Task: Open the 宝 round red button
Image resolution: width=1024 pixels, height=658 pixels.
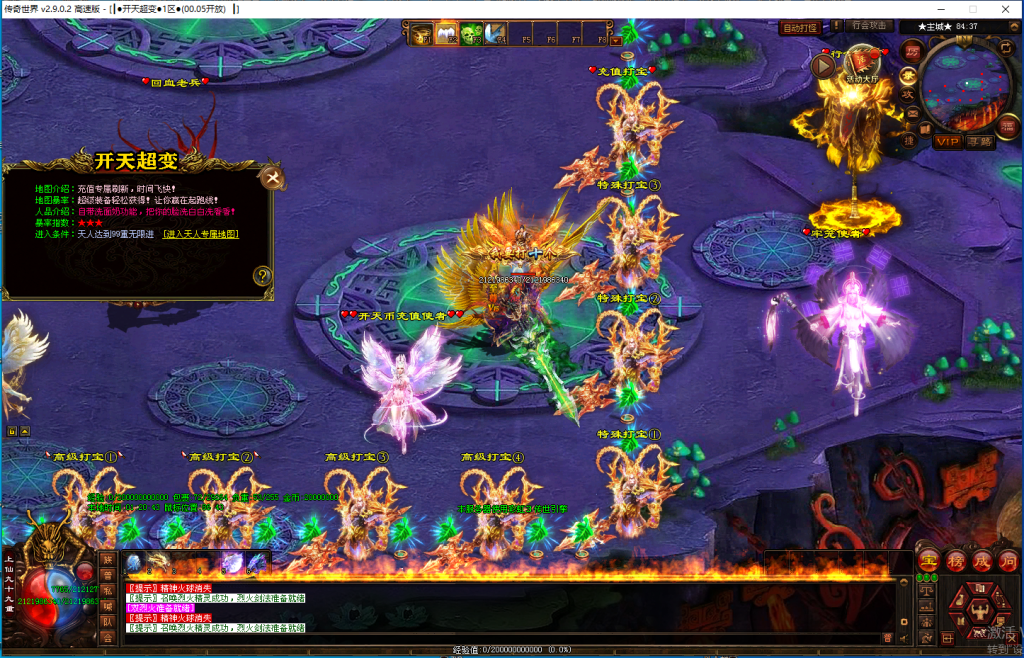Action: click(x=927, y=560)
